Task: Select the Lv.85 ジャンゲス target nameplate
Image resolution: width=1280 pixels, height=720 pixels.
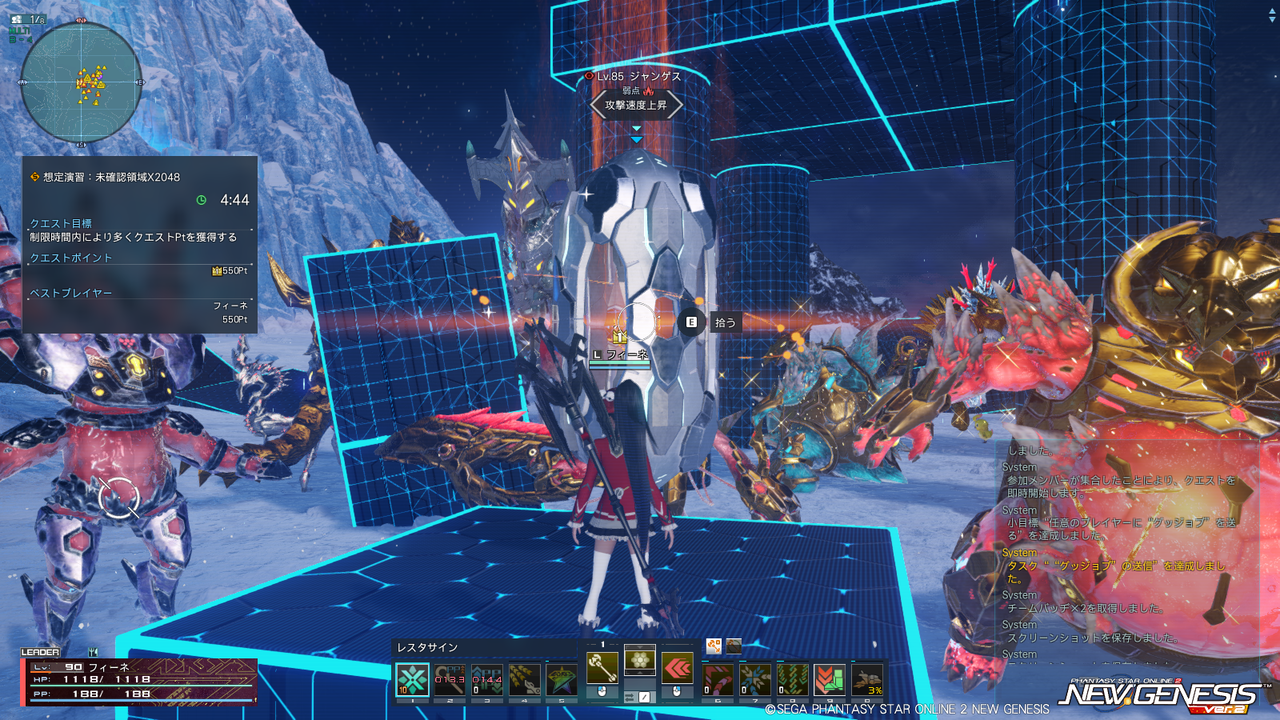Action: (x=635, y=76)
